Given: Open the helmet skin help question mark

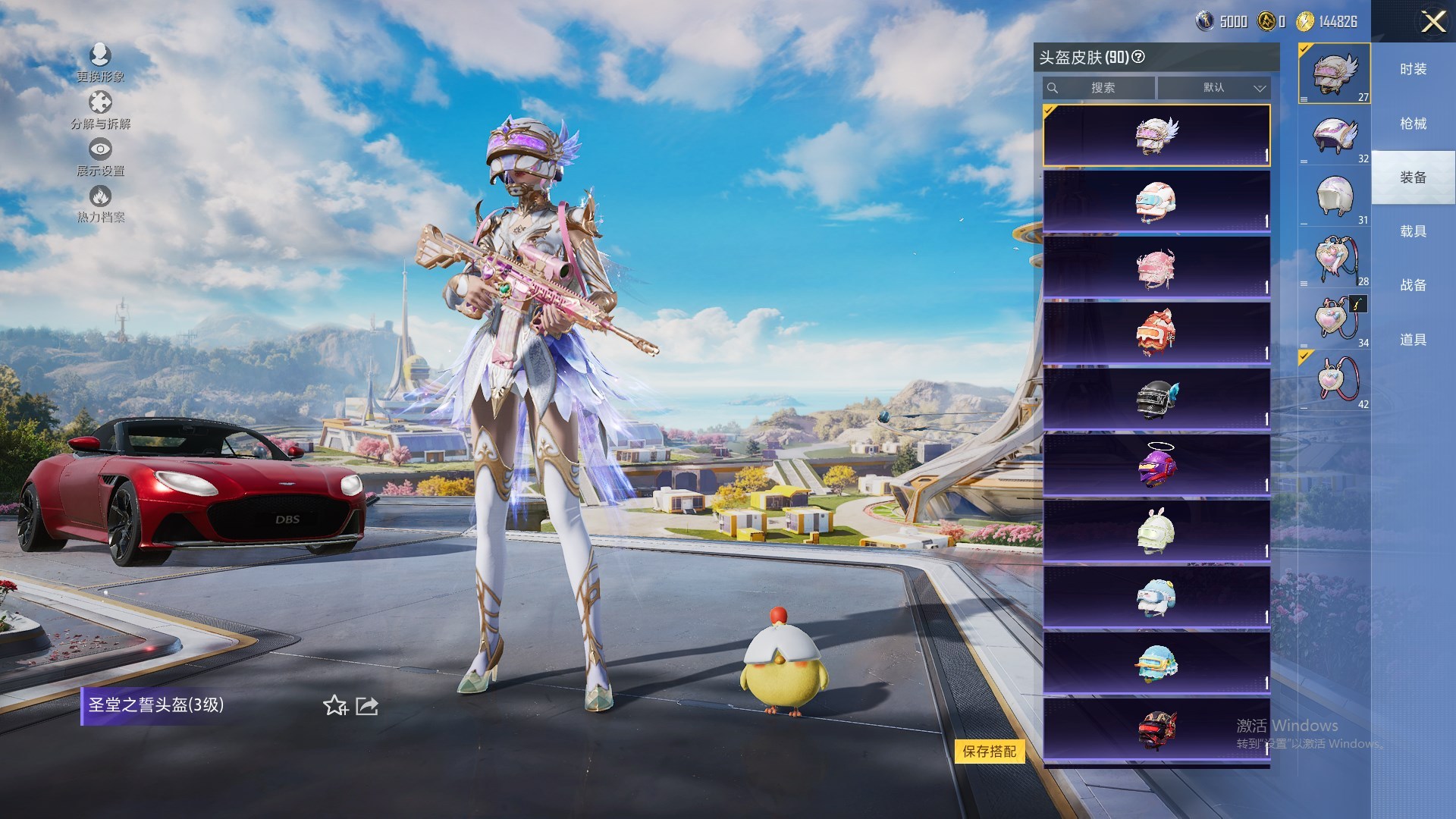Looking at the screenshot, I should pyautogui.click(x=1138, y=57).
